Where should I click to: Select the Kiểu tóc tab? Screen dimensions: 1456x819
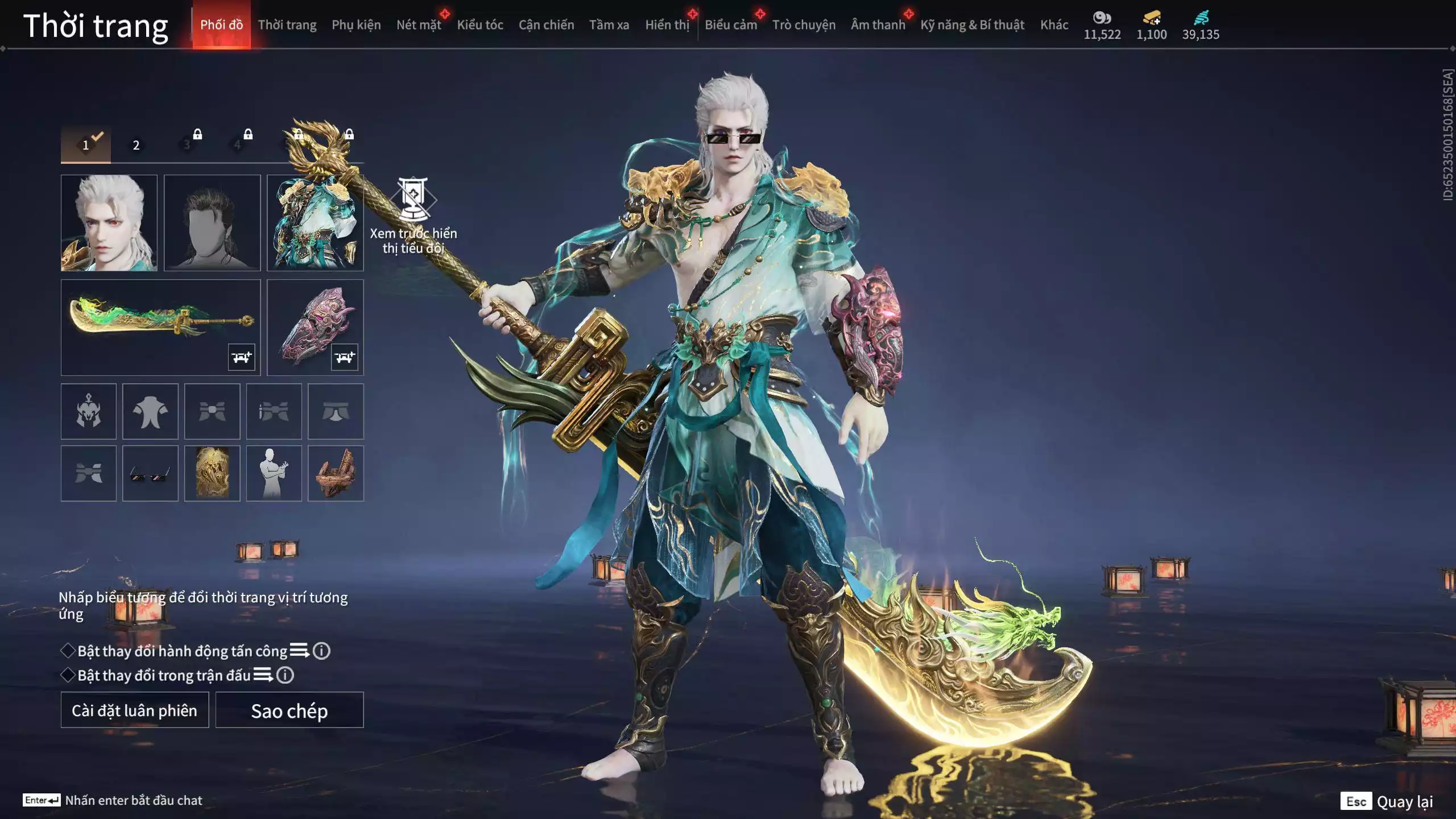point(479,25)
